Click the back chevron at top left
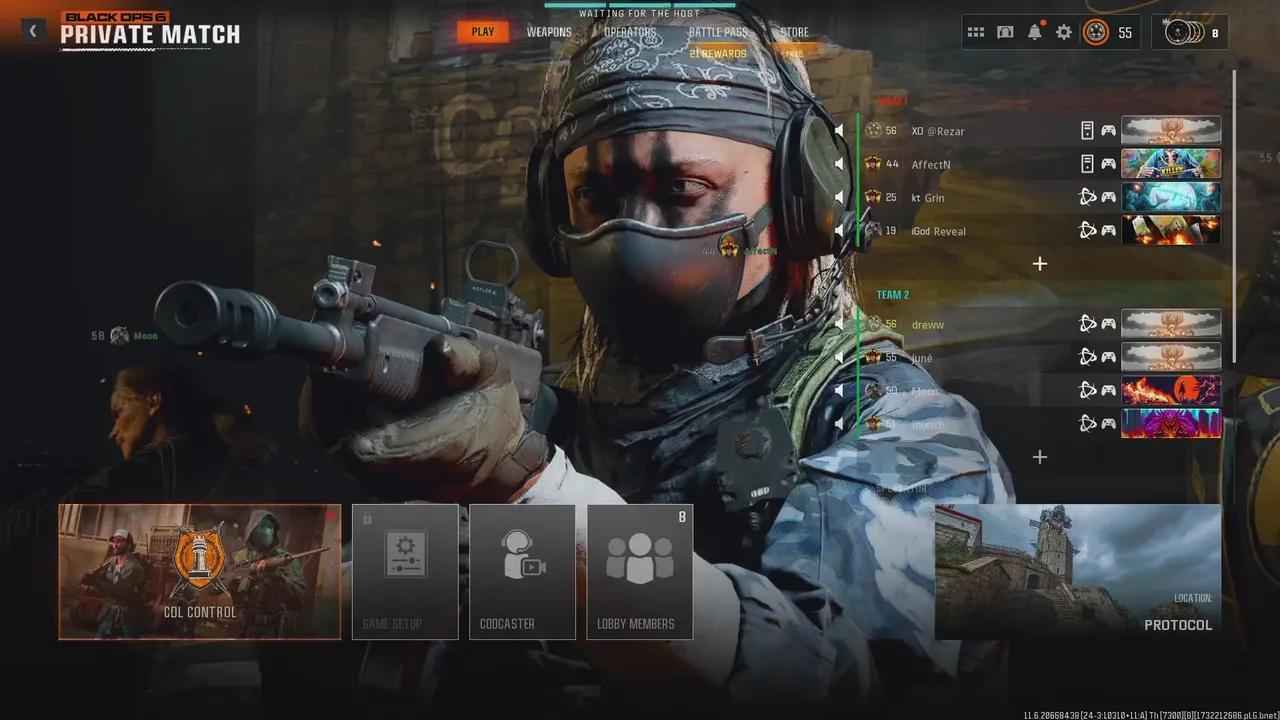This screenshot has height=720, width=1280. click(x=33, y=30)
